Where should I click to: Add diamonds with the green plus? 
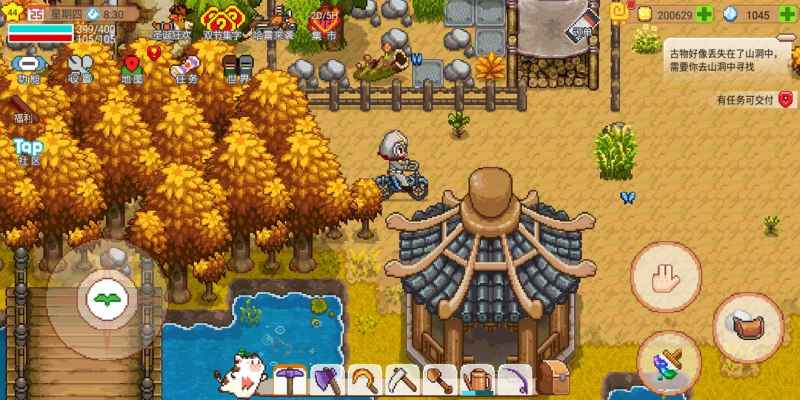[785, 15]
